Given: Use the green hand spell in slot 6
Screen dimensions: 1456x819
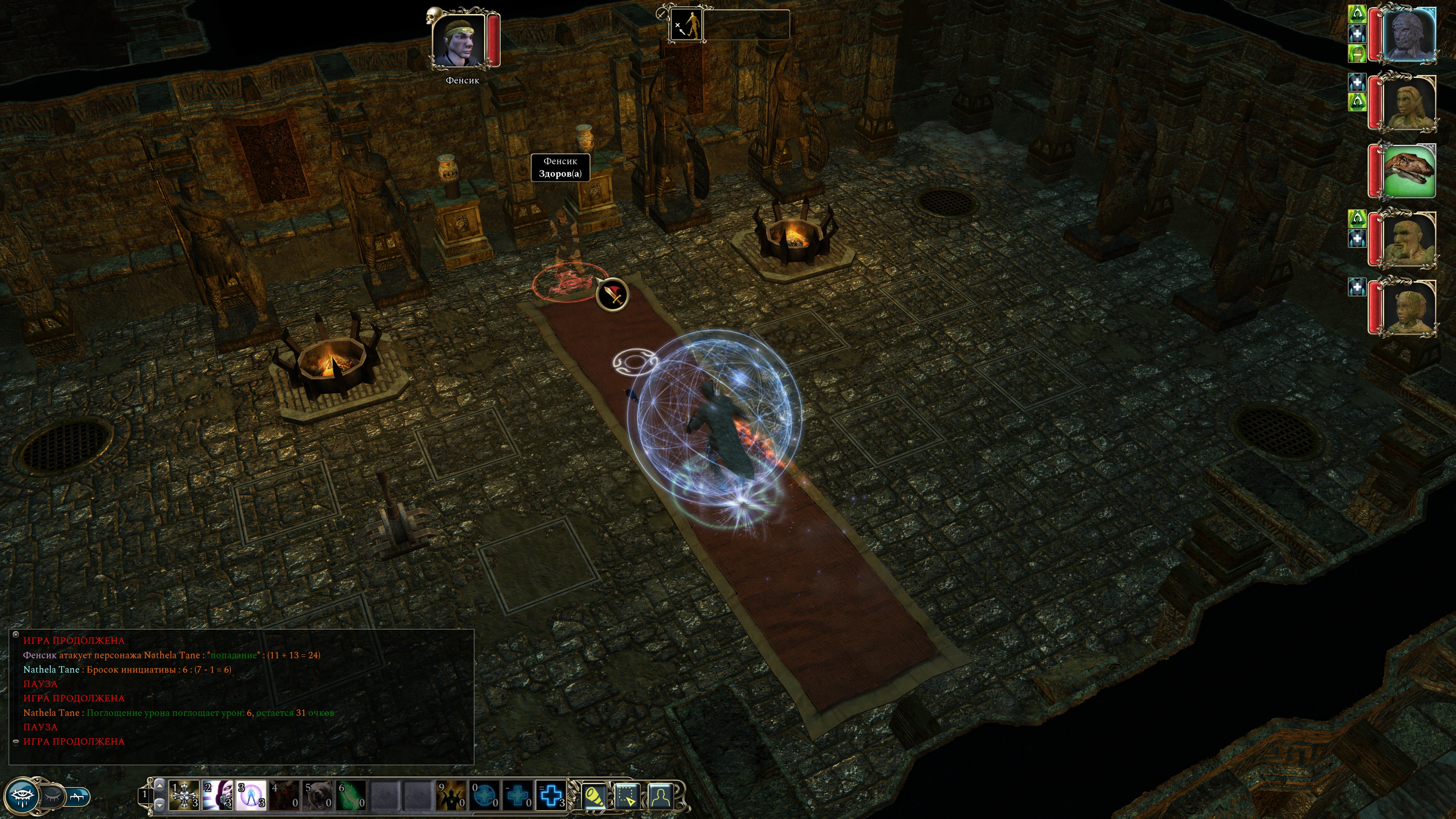Looking at the screenshot, I should tap(351, 795).
